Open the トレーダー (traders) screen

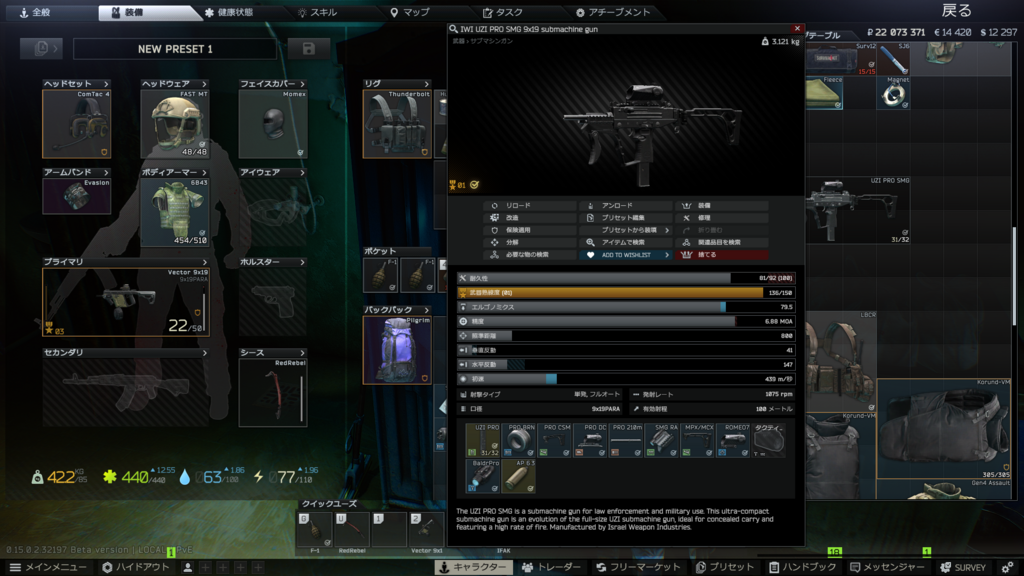pyautogui.click(x=552, y=567)
